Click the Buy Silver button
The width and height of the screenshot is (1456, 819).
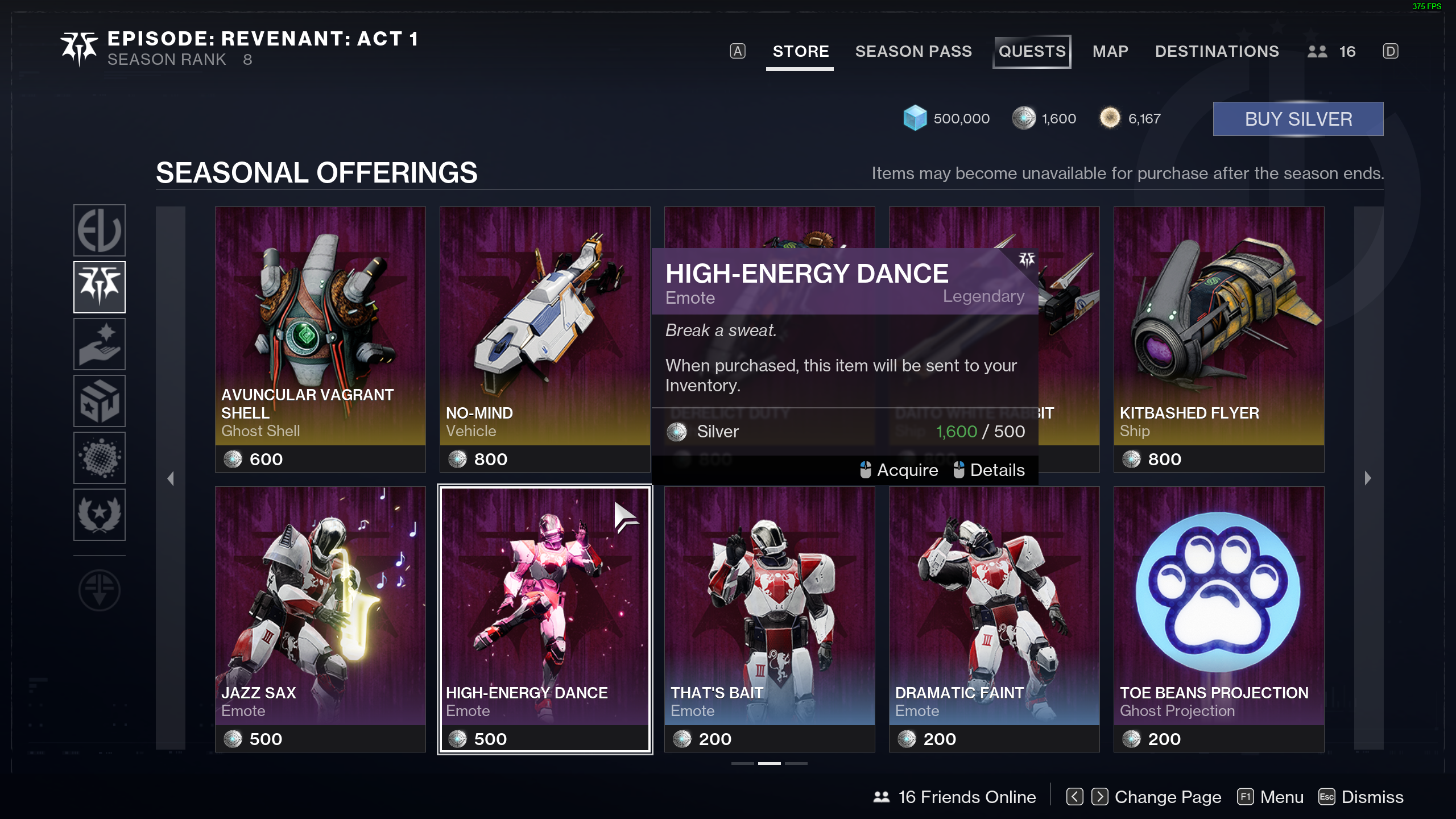point(1298,119)
